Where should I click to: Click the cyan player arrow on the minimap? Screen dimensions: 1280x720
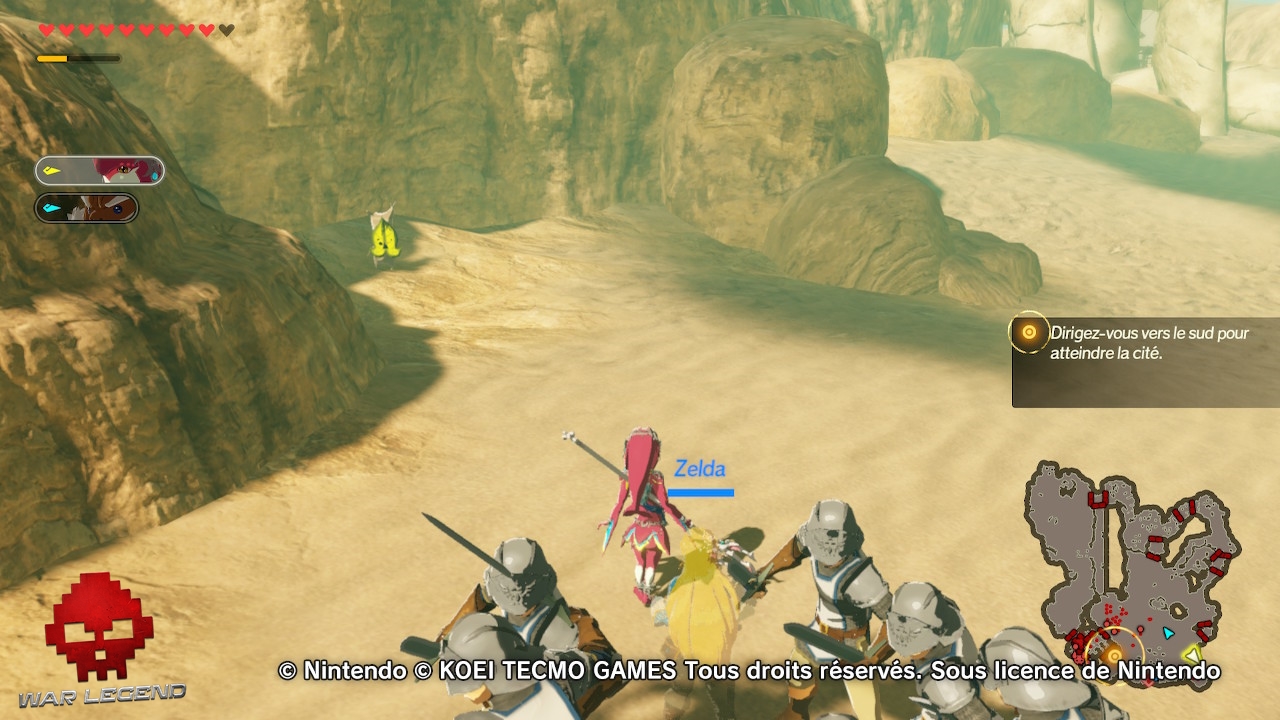(x=1167, y=633)
